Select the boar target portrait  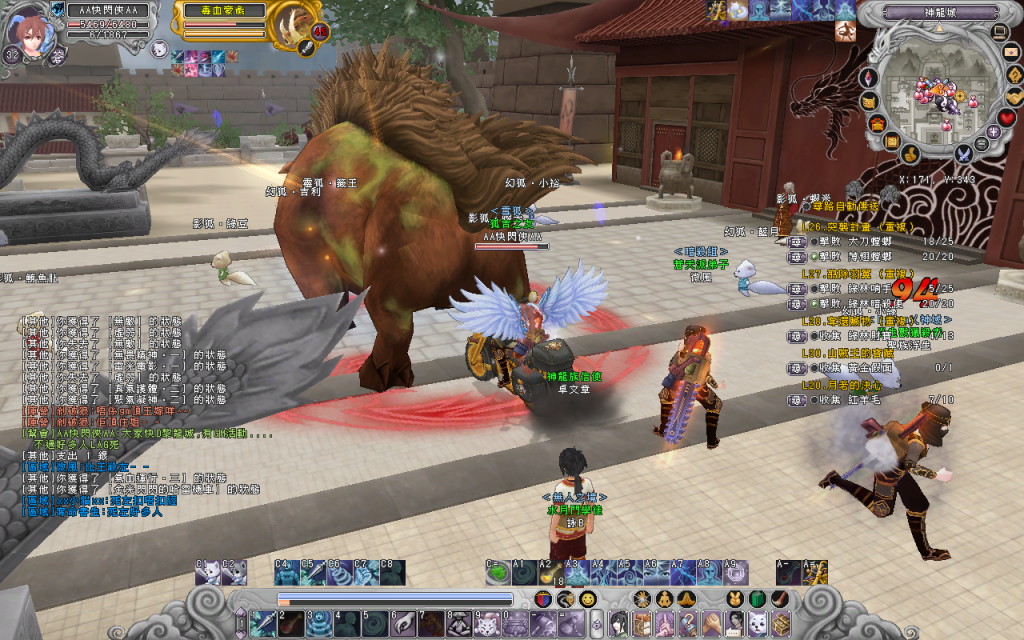point(294,25)
